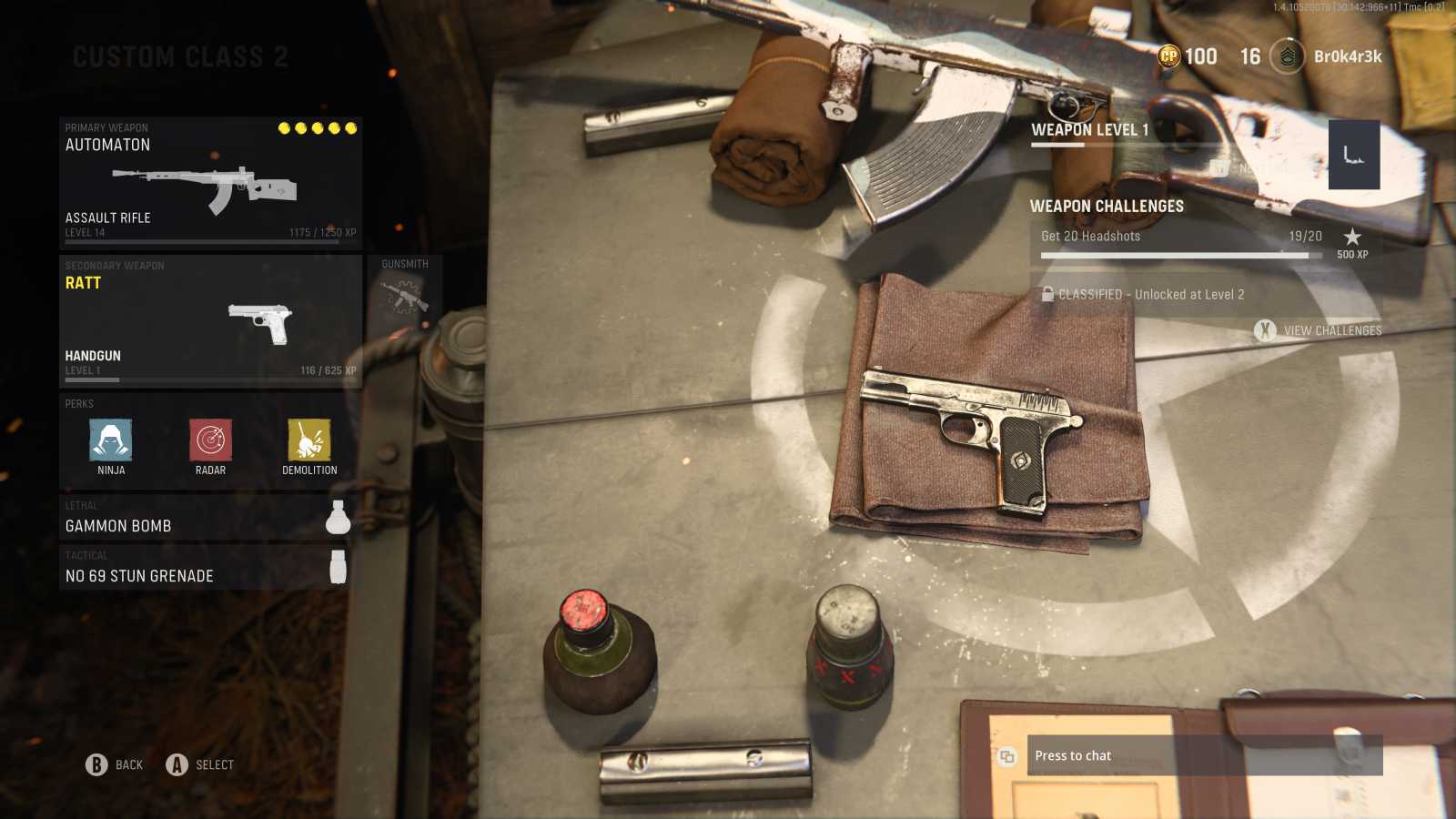Viewport: 1456px width, 819px height.
Task: Choose the Demolition perk
Action: tap(309, 442)
